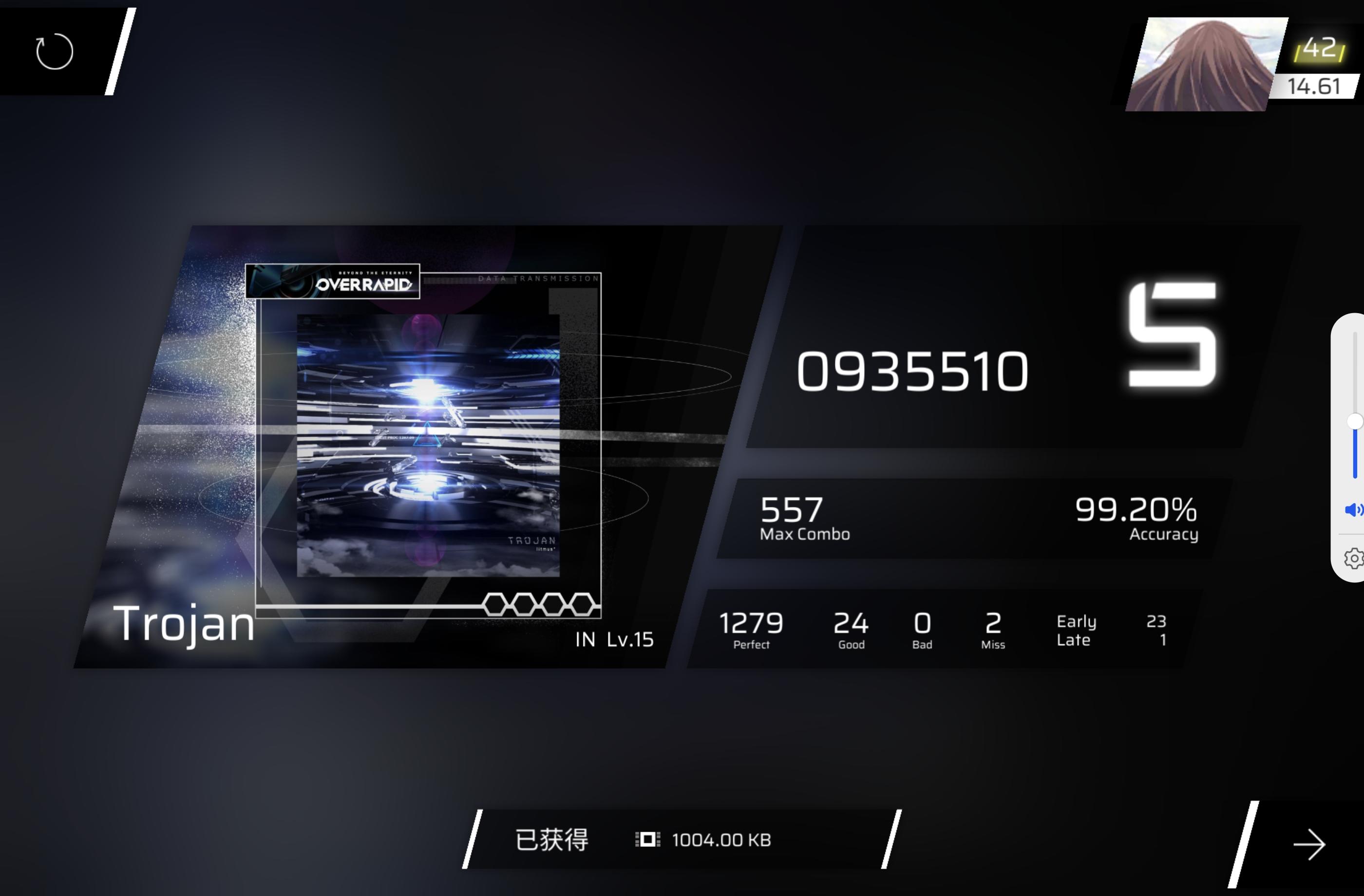Image resolution: width=1364 pixels, height=896 pixels.
Task: Mute audio with the blue speaker icon
Action: tap(1354, 510)
